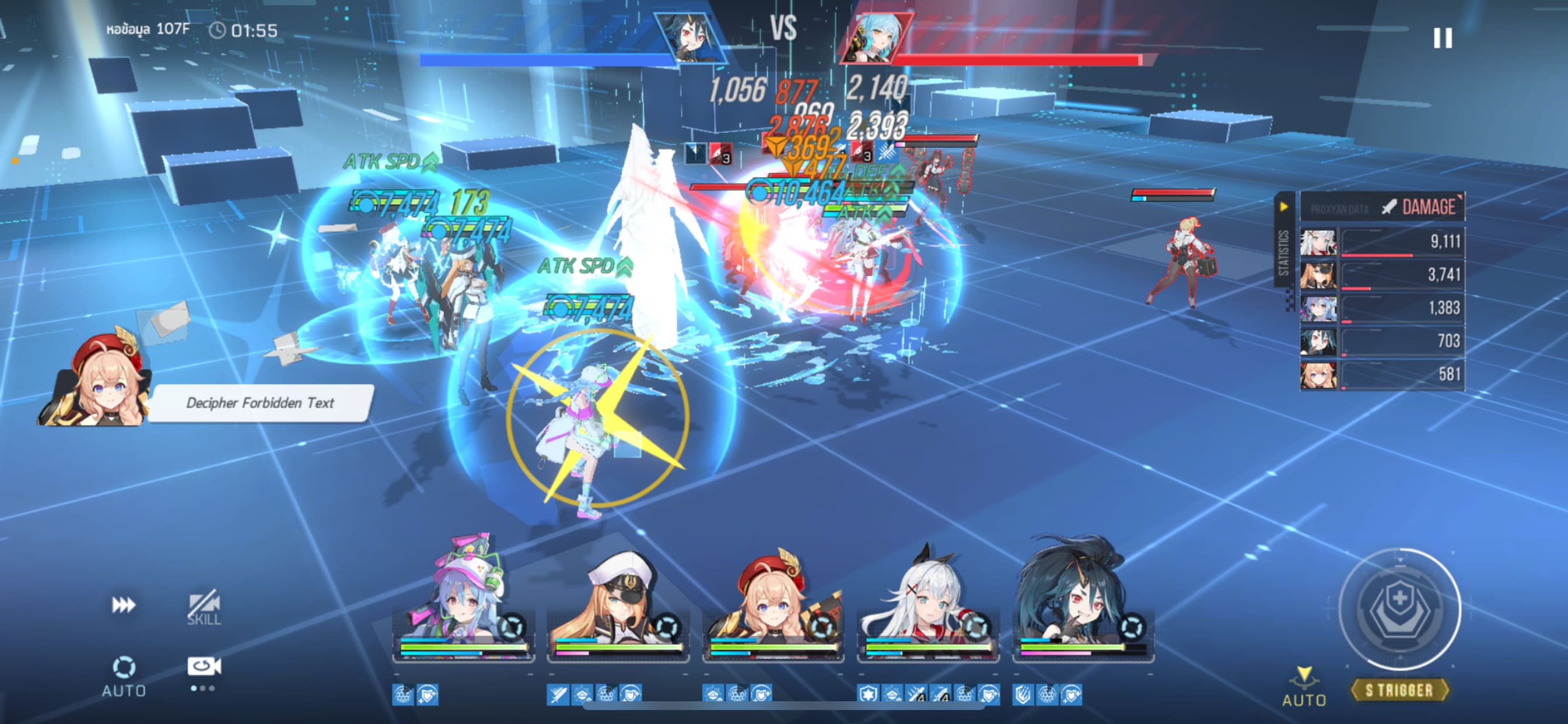Show the top damage dealer's 9,111 row
1568x724 pixels.
click(1382, 242)
